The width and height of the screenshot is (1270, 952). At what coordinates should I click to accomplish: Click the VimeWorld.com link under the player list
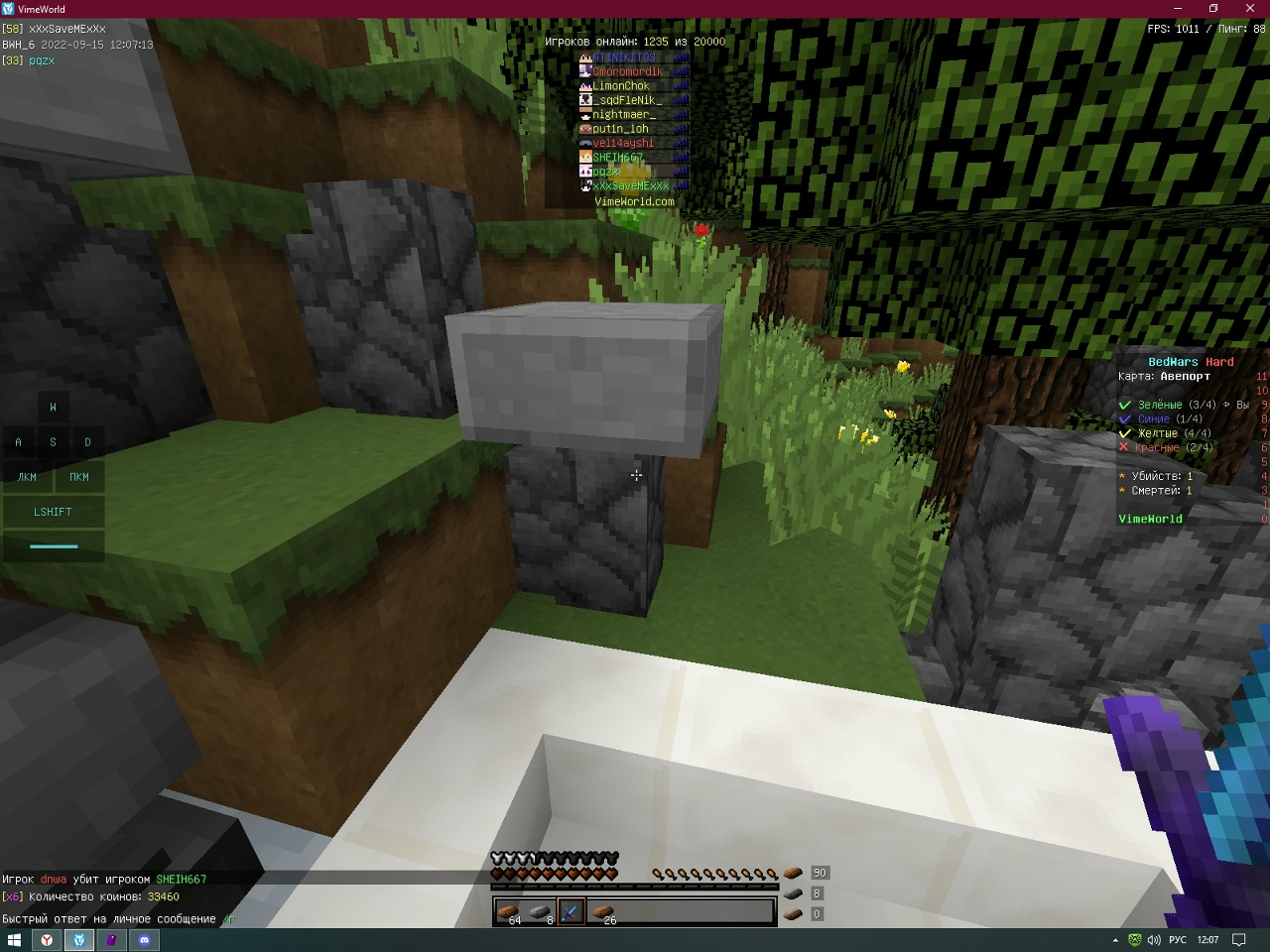[x=634, y=200]
